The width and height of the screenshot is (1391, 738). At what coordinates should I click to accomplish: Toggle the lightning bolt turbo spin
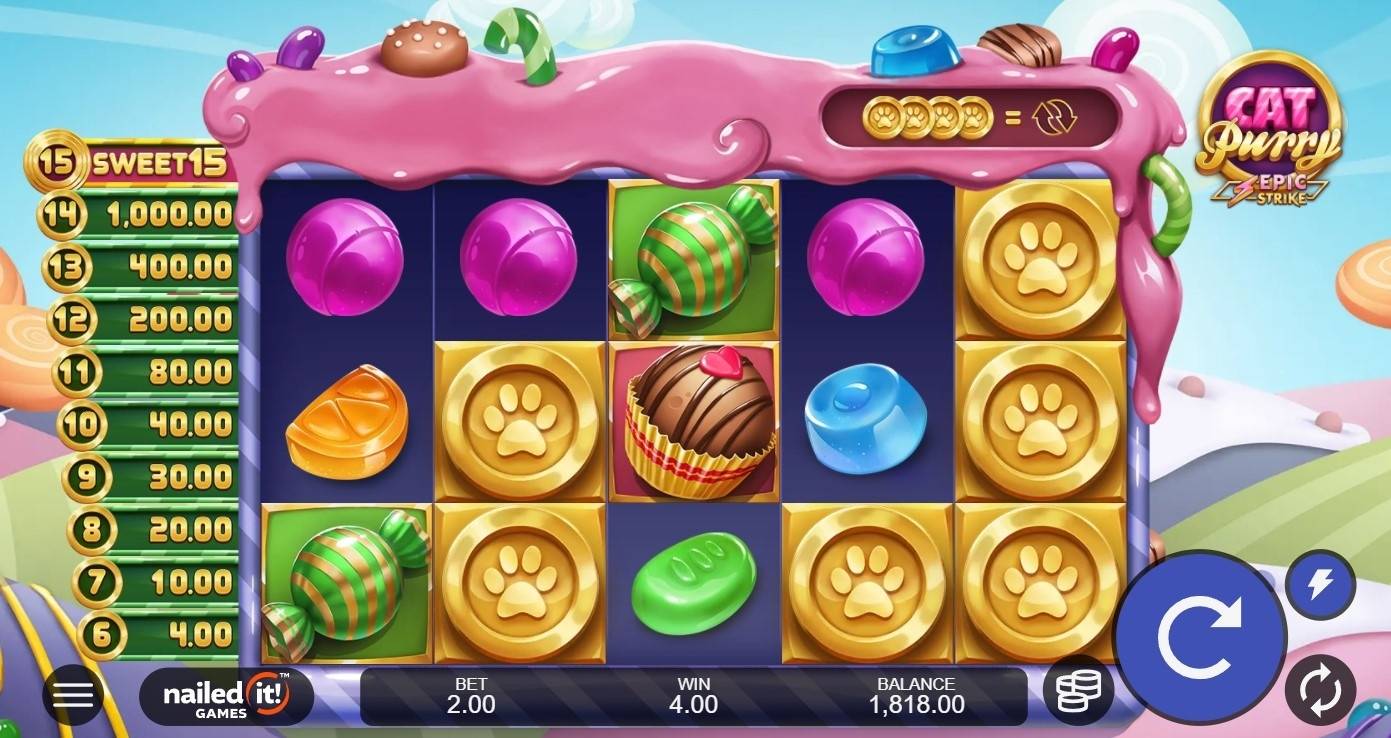(1320, 585)
